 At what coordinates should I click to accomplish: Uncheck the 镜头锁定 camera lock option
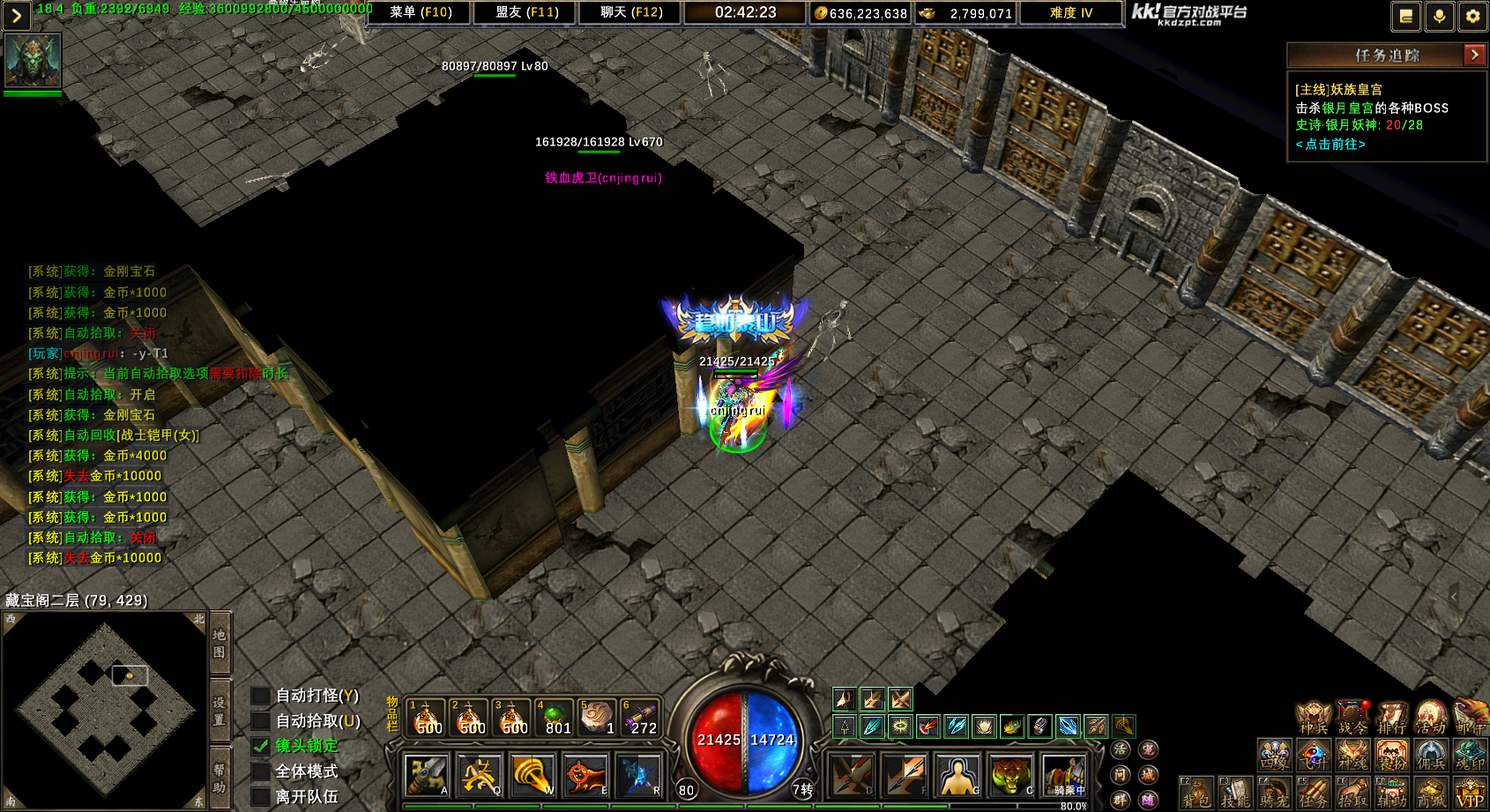261,746
